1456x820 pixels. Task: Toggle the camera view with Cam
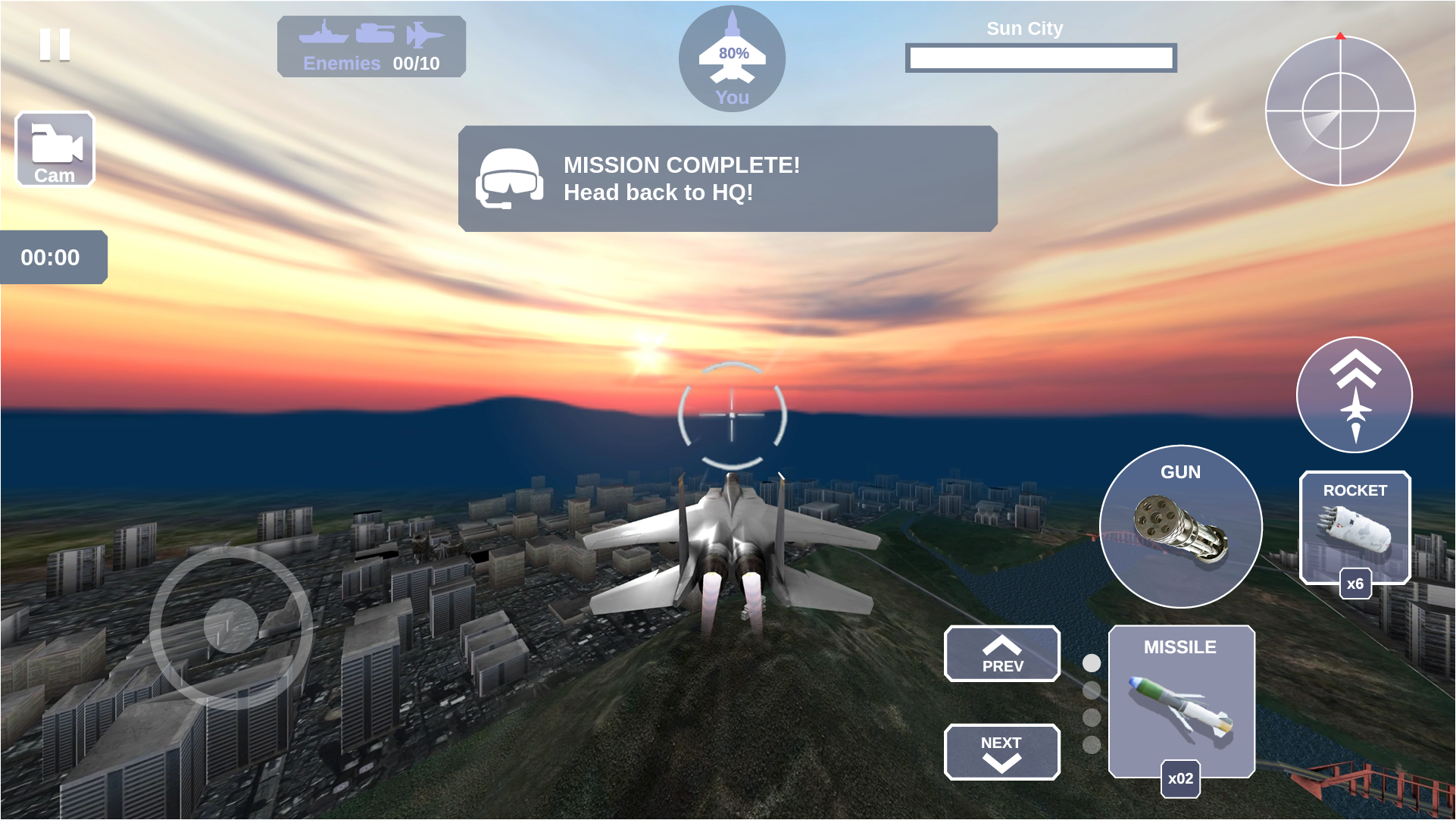tap(54, 149)
